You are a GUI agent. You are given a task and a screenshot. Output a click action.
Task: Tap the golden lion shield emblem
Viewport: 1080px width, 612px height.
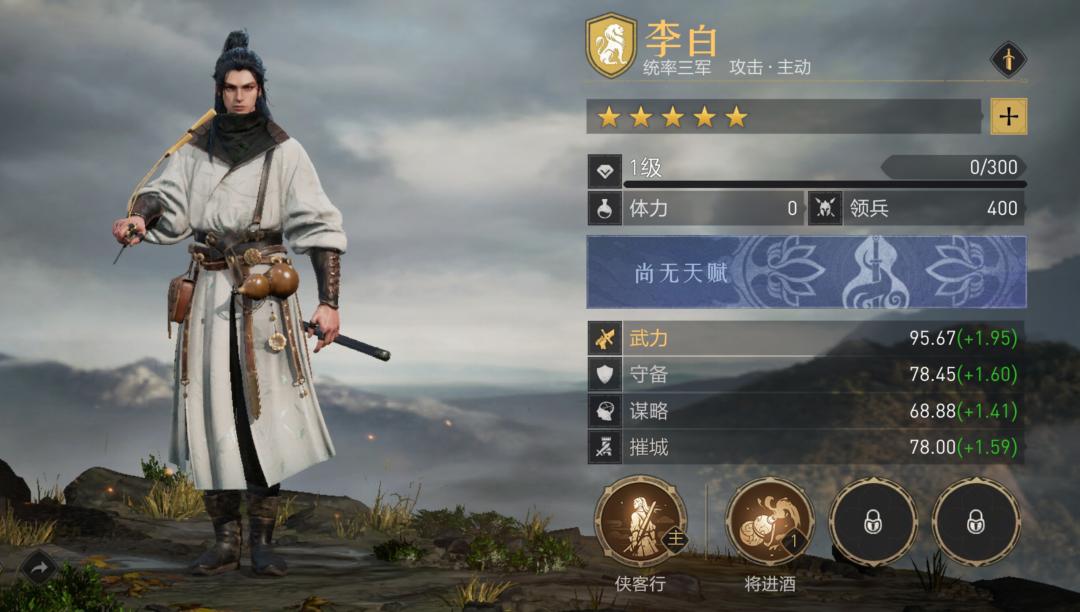click(611, 46)
